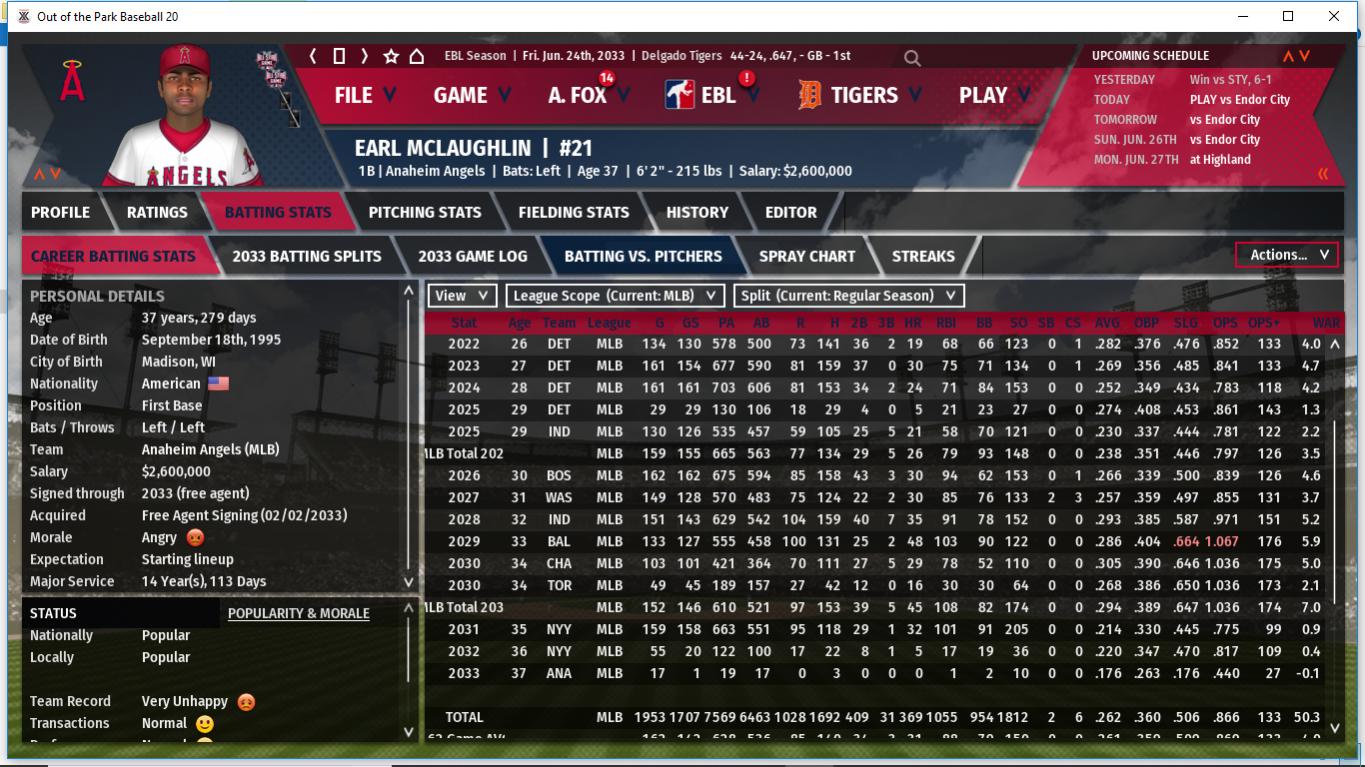Open the EBL league menu

click(x=717, y=95)
